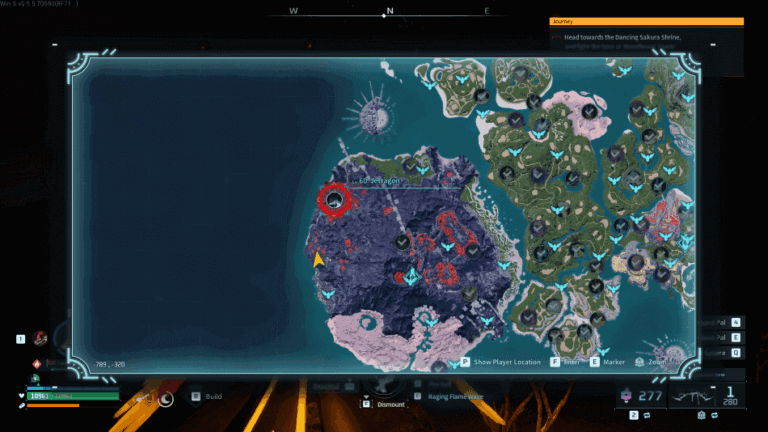Open the Journey quest tracker header
768x432 pixels.
[647, 20]
